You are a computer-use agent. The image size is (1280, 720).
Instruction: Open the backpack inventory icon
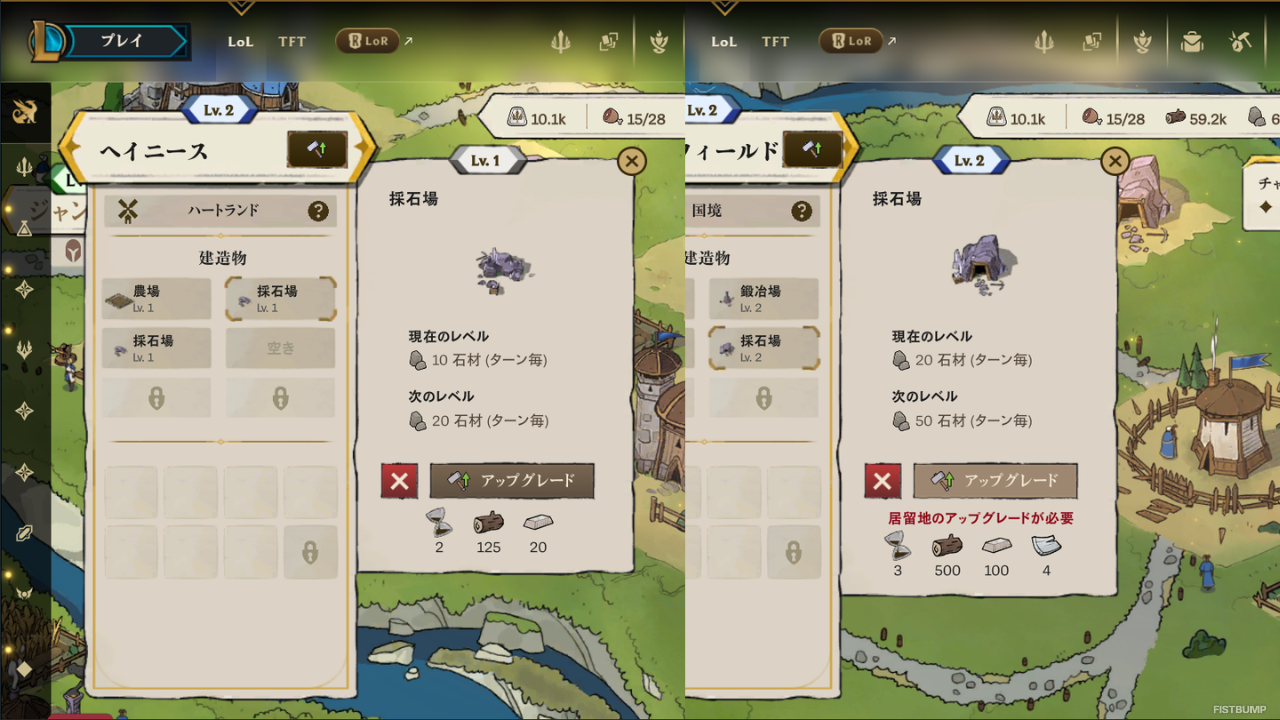tap(1191, 41)
